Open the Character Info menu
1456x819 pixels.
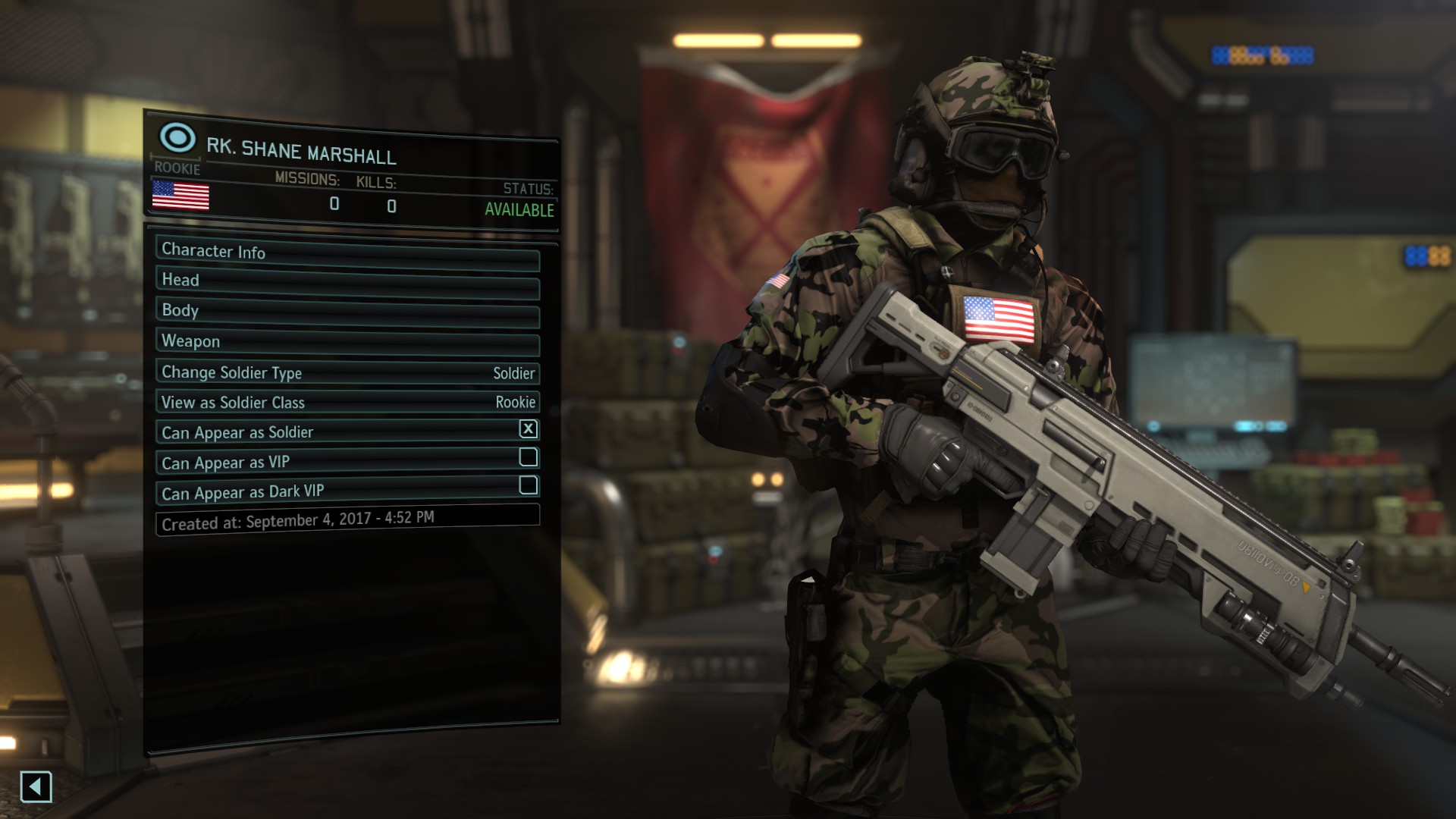347,253
